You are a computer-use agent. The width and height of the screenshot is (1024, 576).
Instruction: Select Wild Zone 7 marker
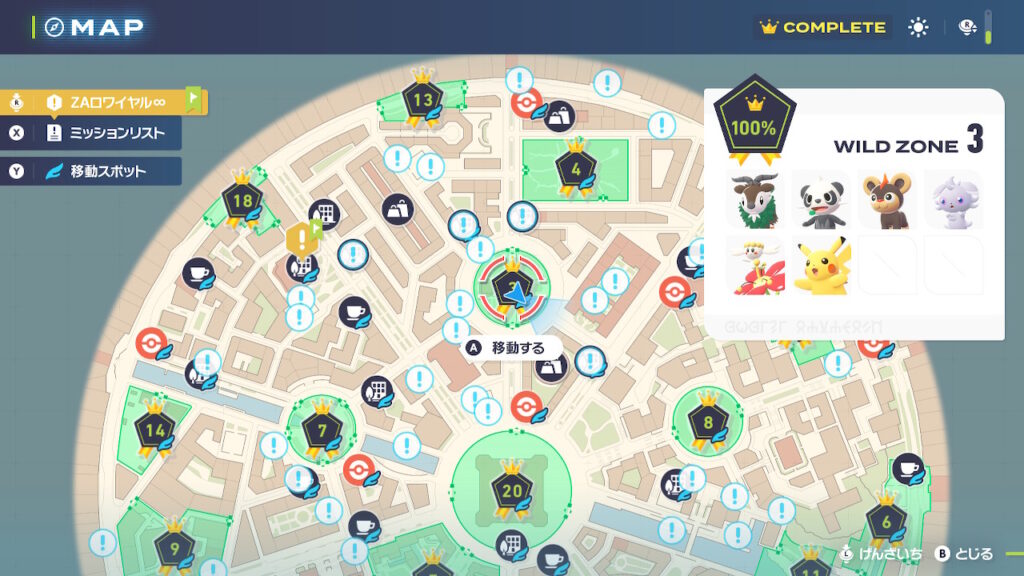tap(322, 432)
